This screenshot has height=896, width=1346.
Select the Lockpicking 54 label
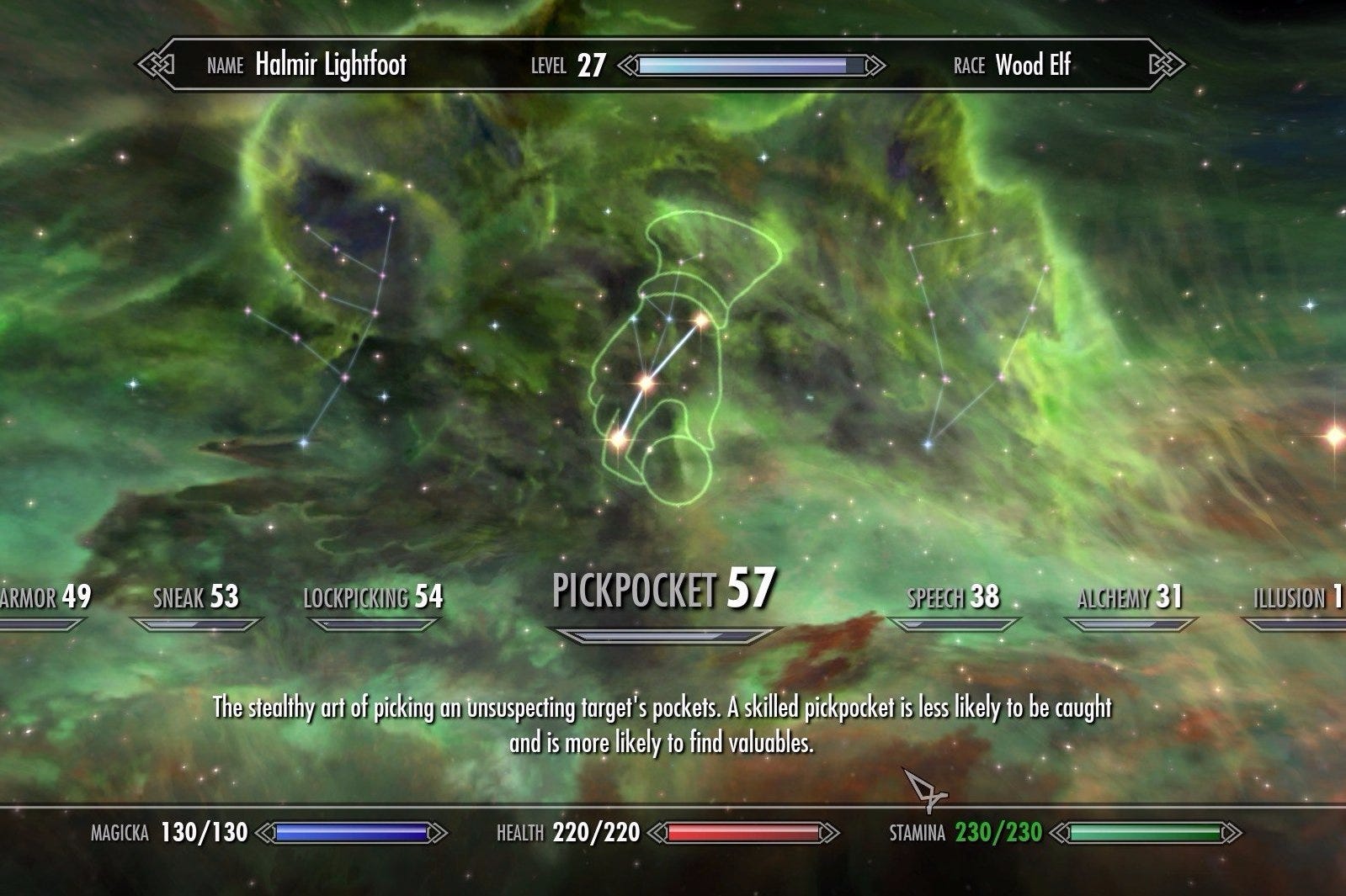point(373,599)
